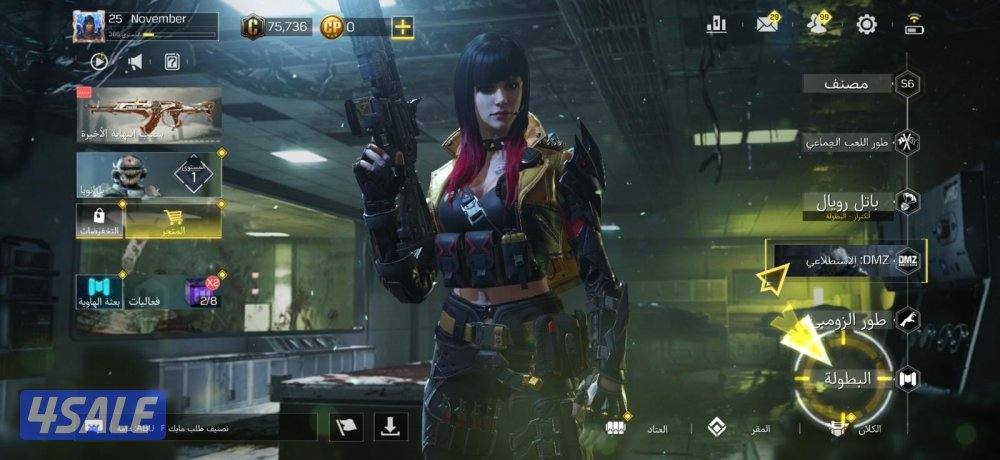Screen dimensions: 1000x460
Task: Open the friends list icon
Action: pos(818,25)
